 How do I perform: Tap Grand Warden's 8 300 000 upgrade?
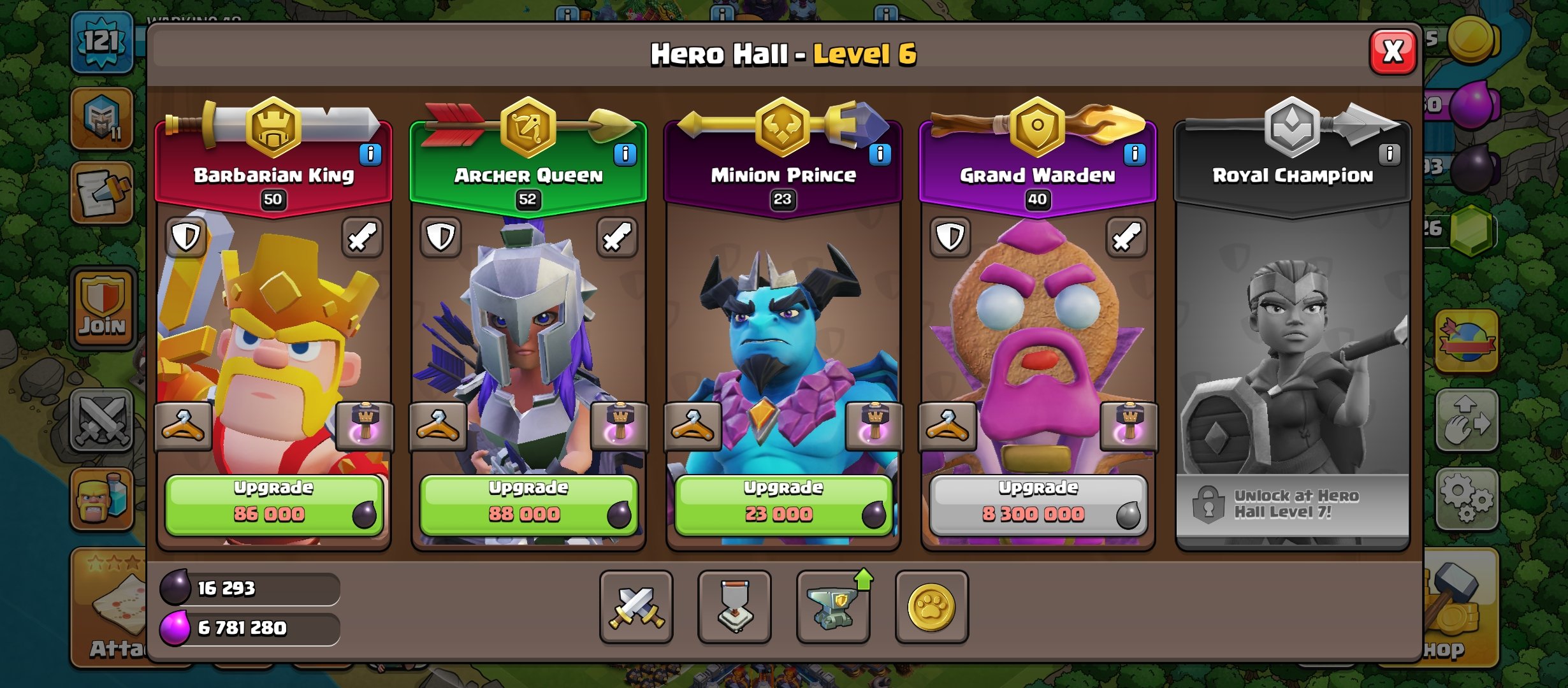point(1038,505)
